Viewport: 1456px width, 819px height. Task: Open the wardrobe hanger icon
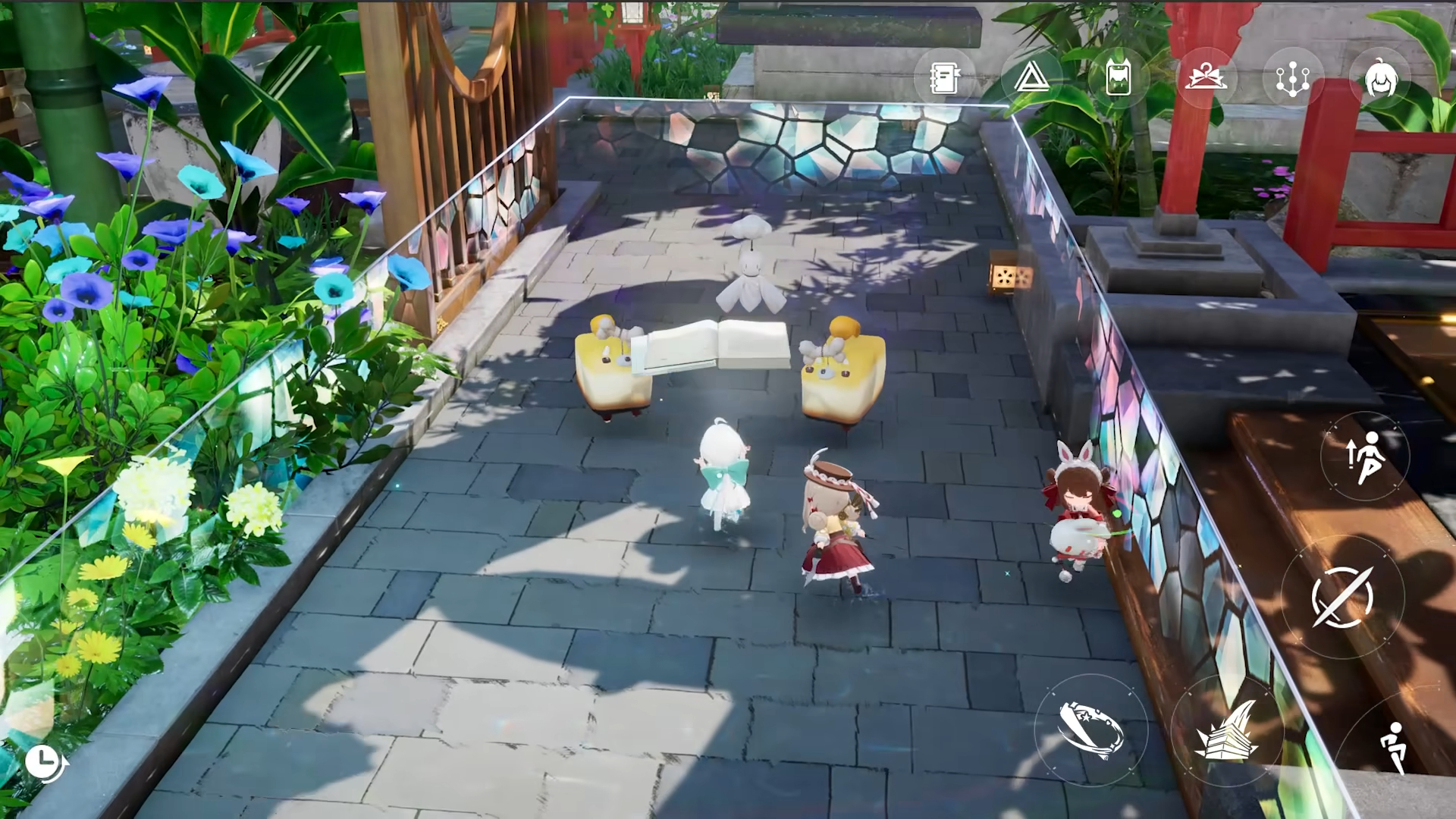tap(1206, 78)
